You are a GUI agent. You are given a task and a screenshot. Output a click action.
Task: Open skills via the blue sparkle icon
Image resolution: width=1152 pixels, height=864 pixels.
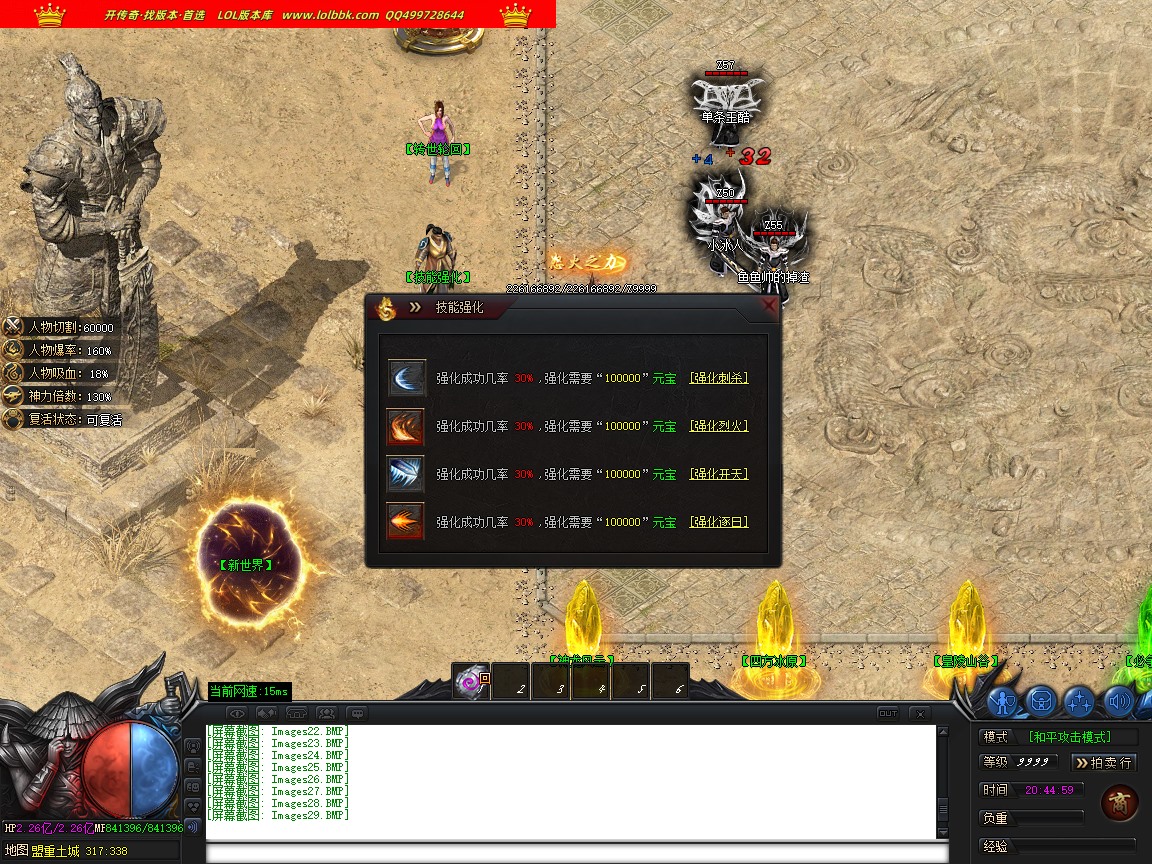[x=1080, y=702]
